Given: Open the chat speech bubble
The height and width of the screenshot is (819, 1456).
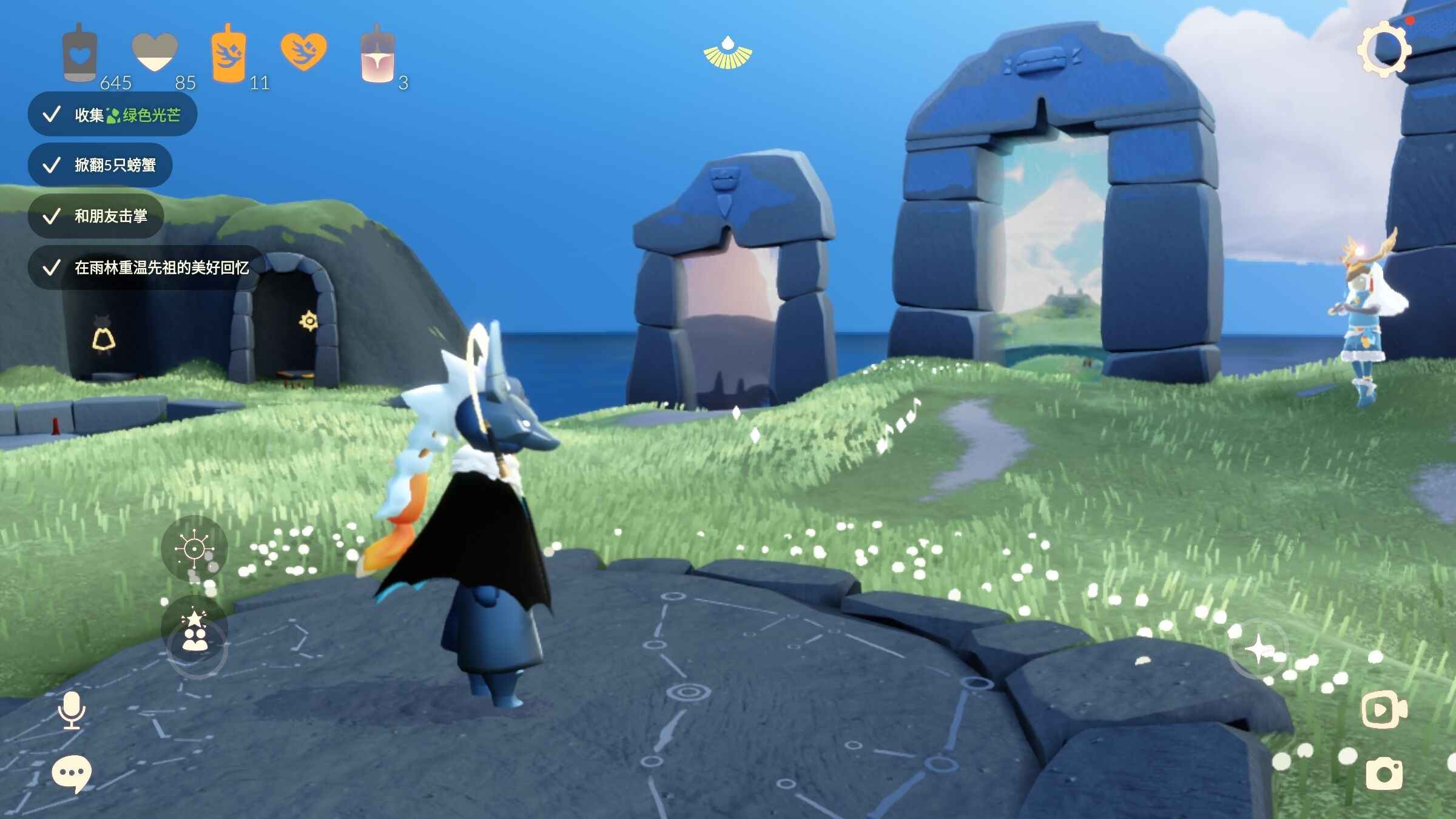Looking at the screenshot, I should click(72, 773).
